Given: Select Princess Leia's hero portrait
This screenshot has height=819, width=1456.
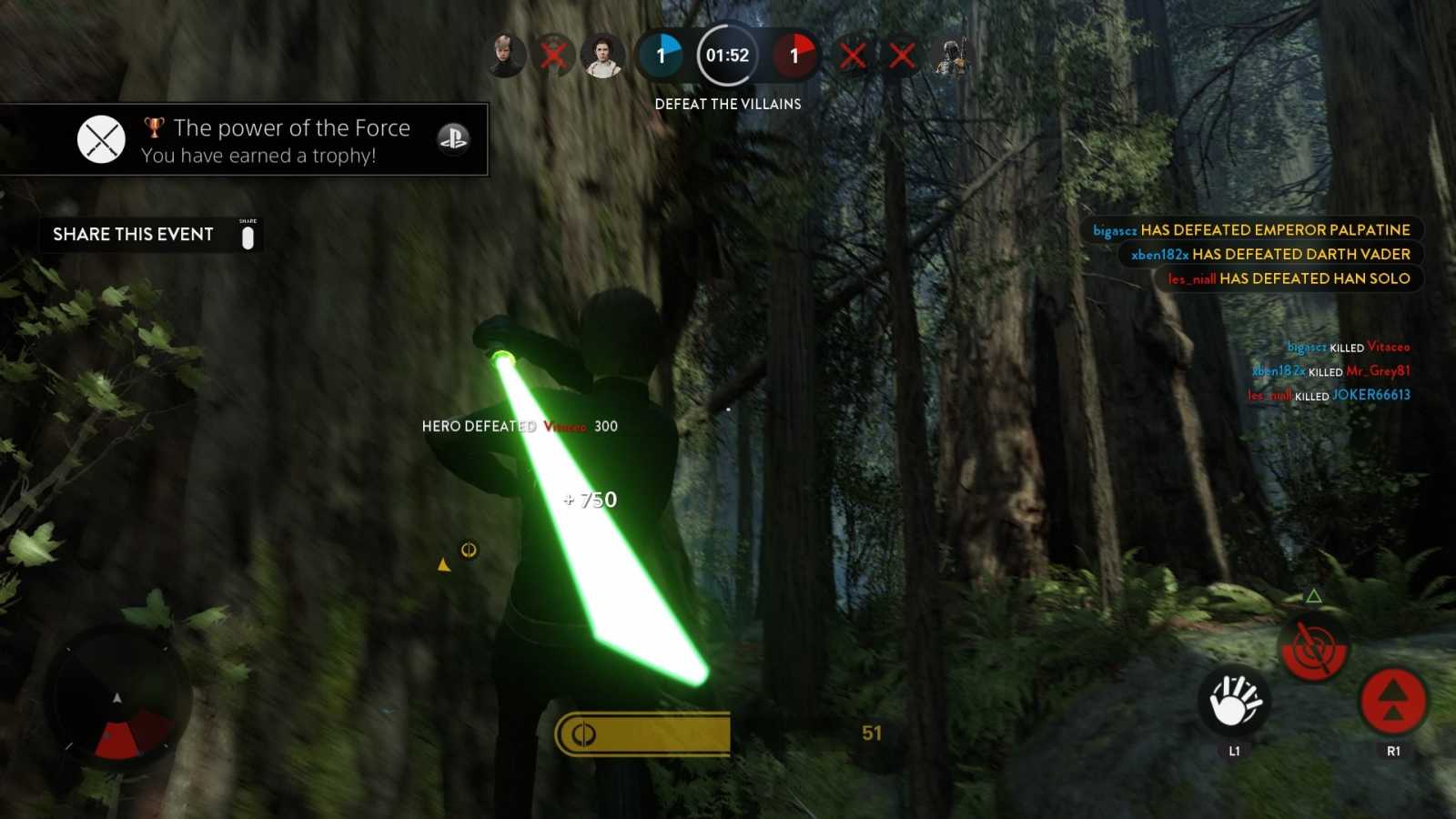Looking at the screenshot, I should coord(601,55).
